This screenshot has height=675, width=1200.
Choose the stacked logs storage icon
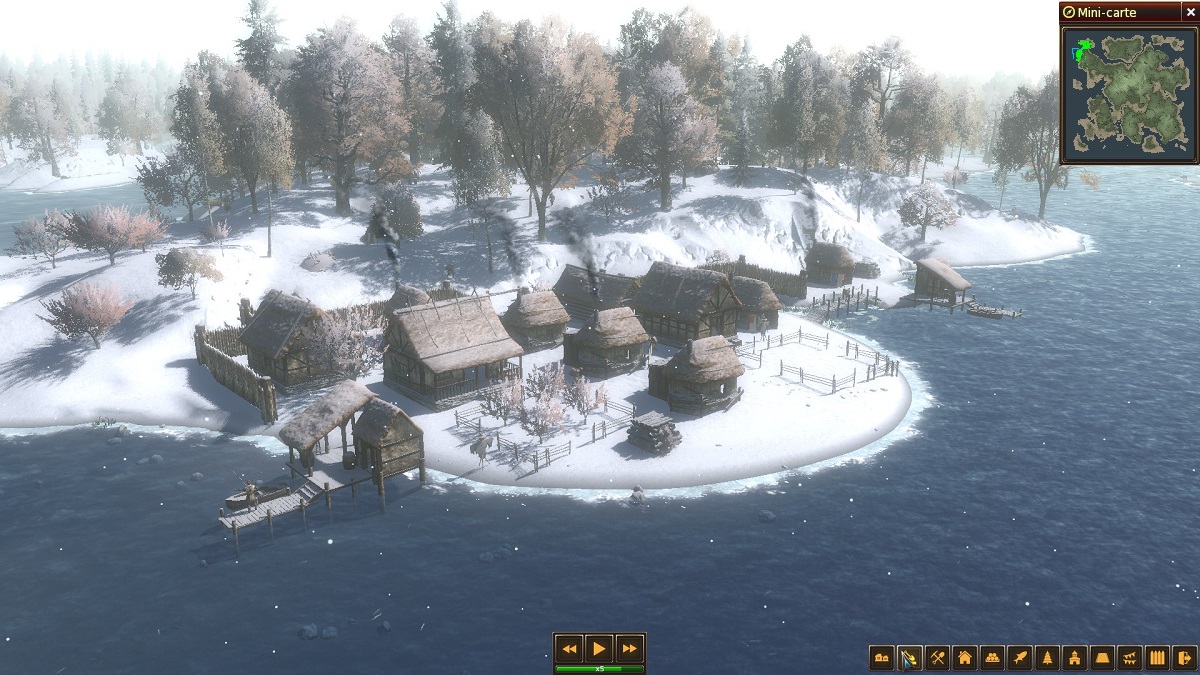tap(992, 658)
